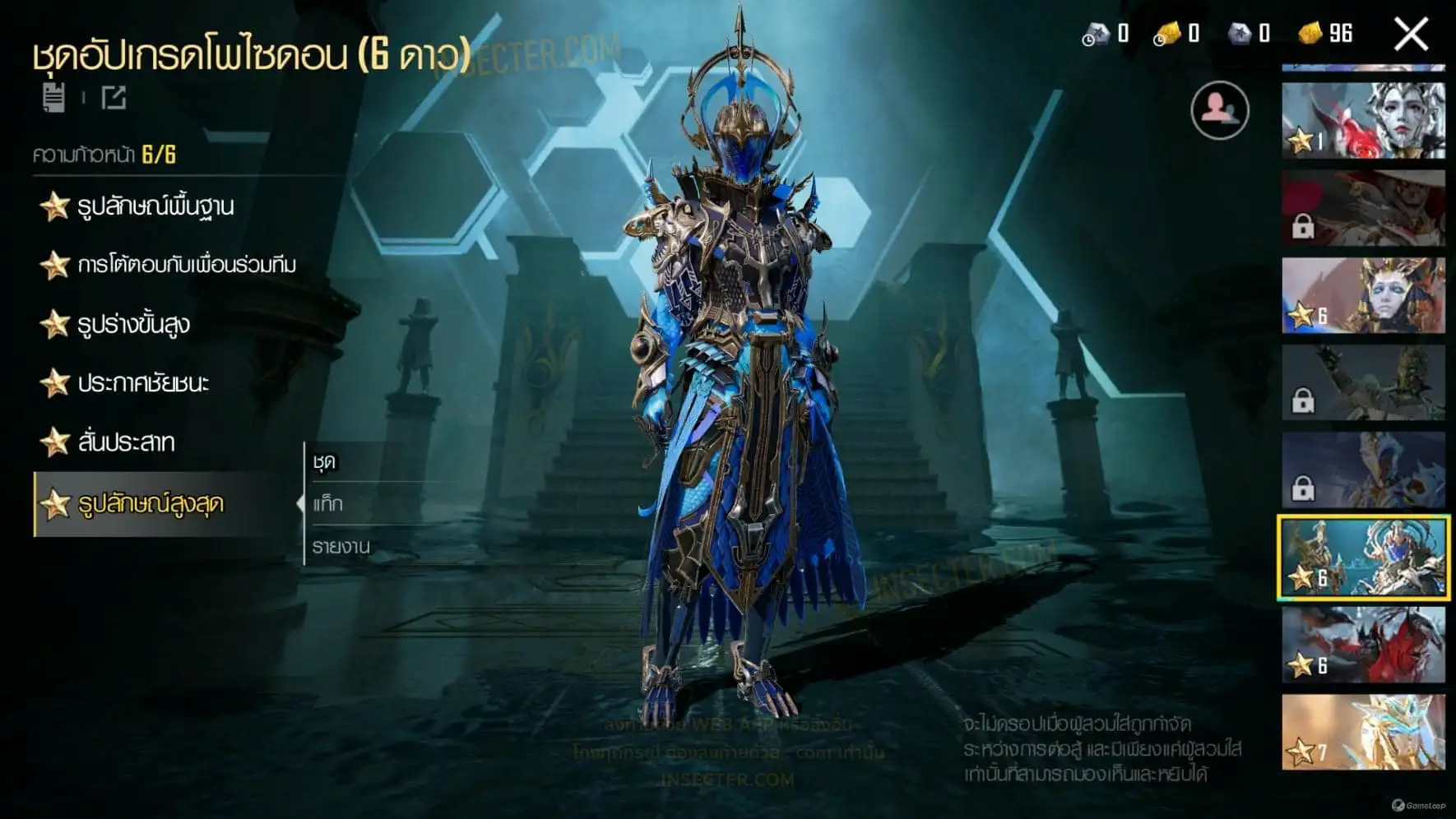Choose the แท็ก sub-option
This screenshot has width=1456, height=819.
[x=327, y=504]
